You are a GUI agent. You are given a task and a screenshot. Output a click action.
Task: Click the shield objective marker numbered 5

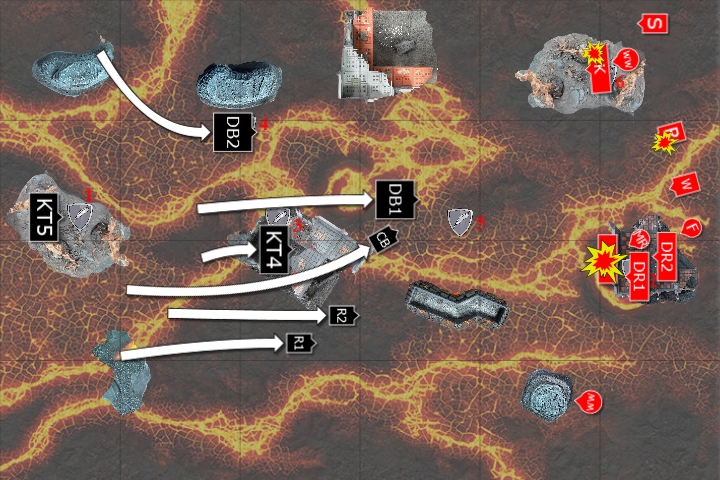(x=460, y=222)
